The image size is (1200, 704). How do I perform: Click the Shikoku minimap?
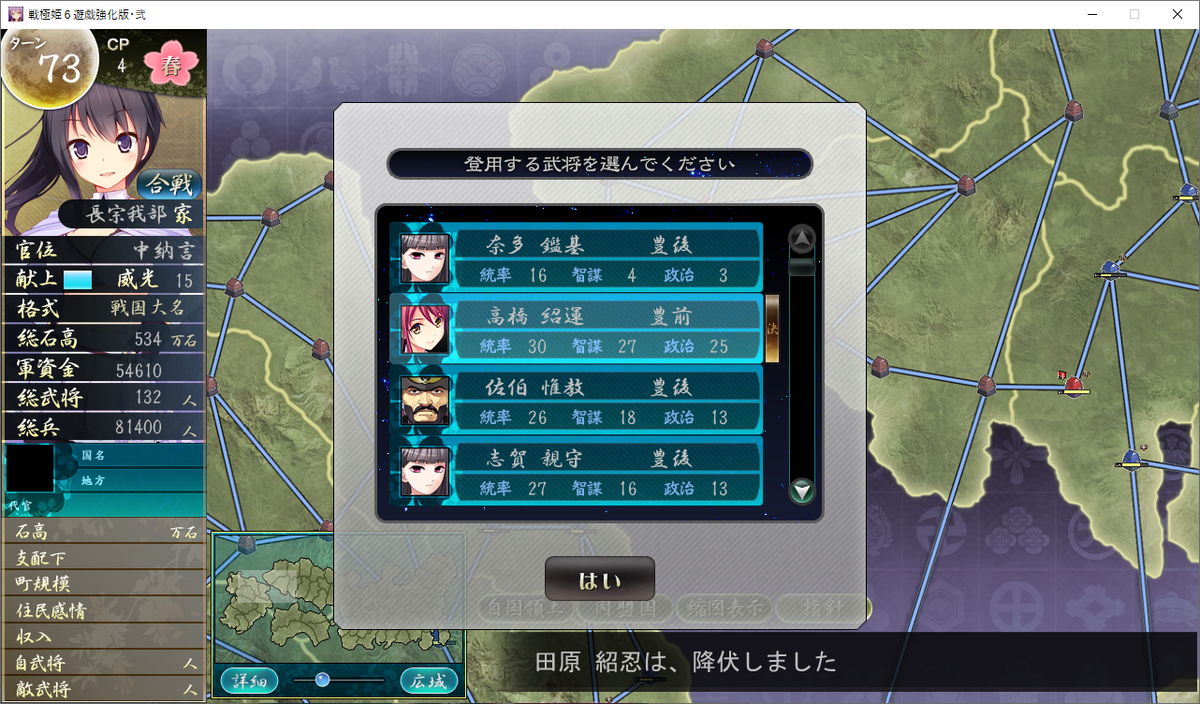pyautogui.click(x=338, y=598)
